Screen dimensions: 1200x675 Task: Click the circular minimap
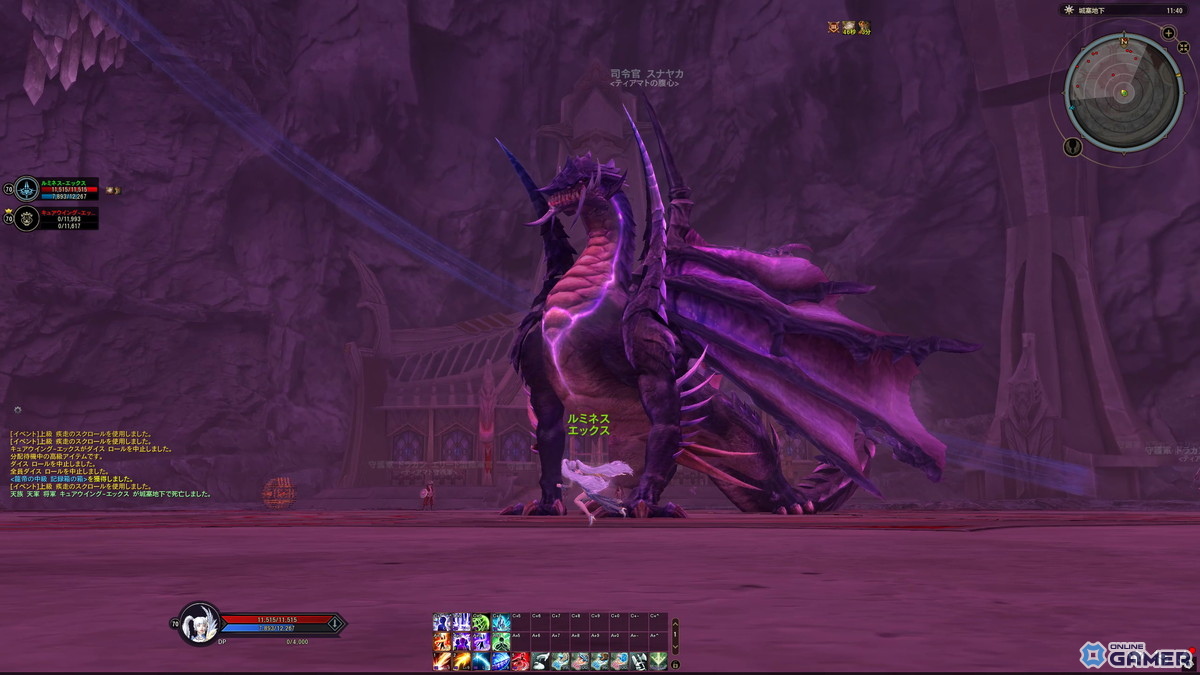coord(1123,91)
